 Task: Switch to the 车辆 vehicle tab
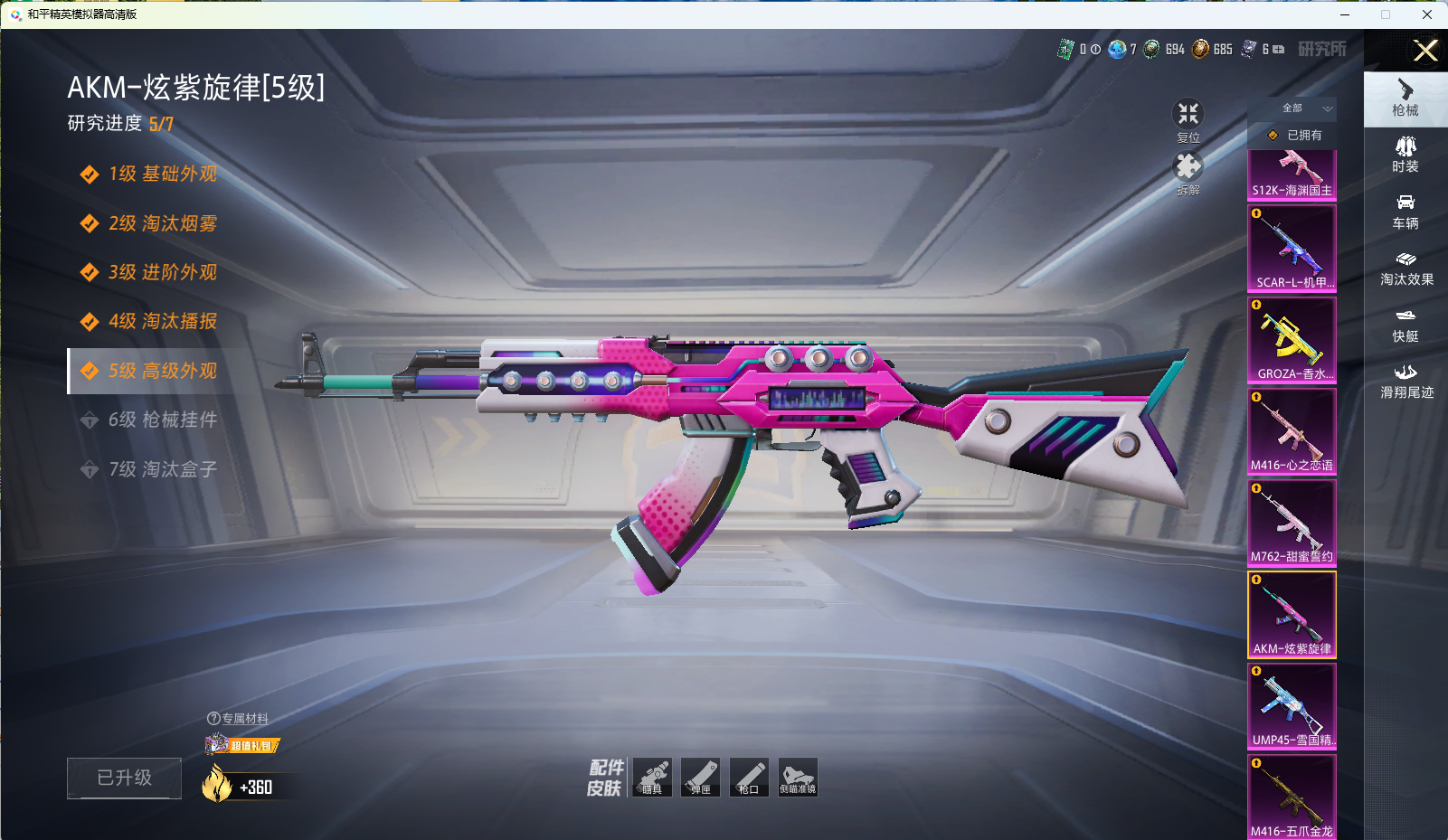click(x=1405, y=212)
